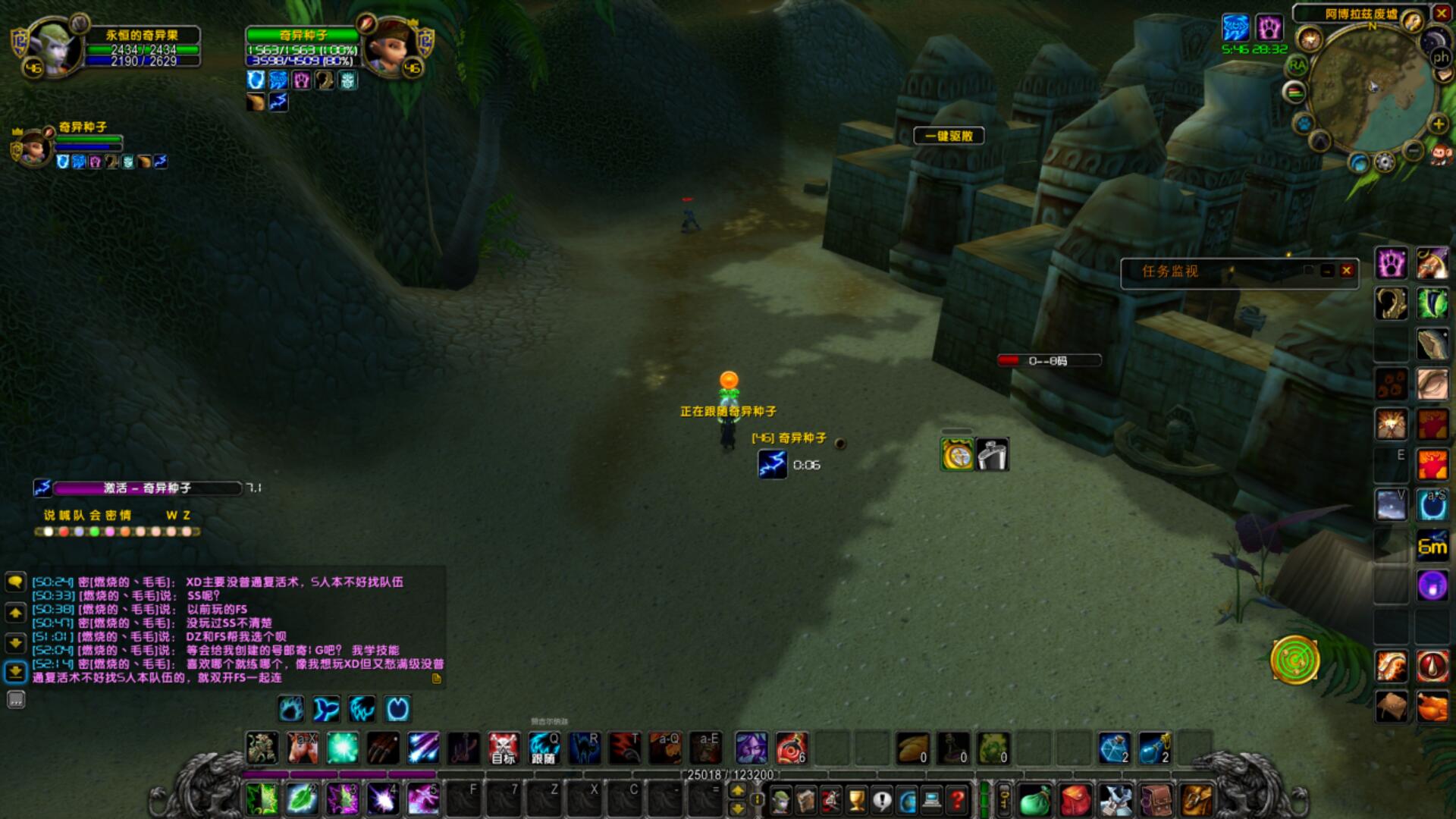
Task: Click the RA addon minimap button
Action: coord(1298,66)
